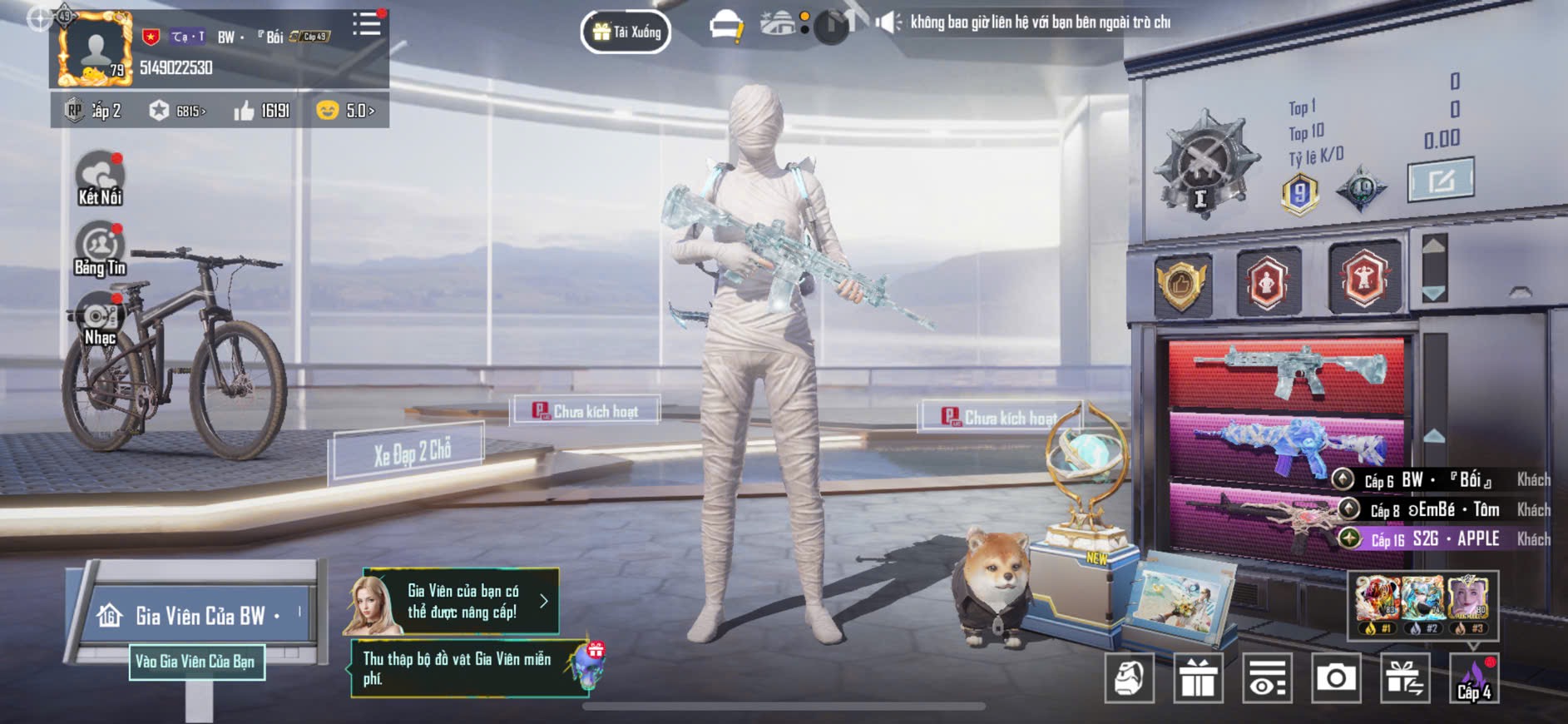Click the edit stats pencil button
This screenshot has height=724, width=1568.
1441,179
